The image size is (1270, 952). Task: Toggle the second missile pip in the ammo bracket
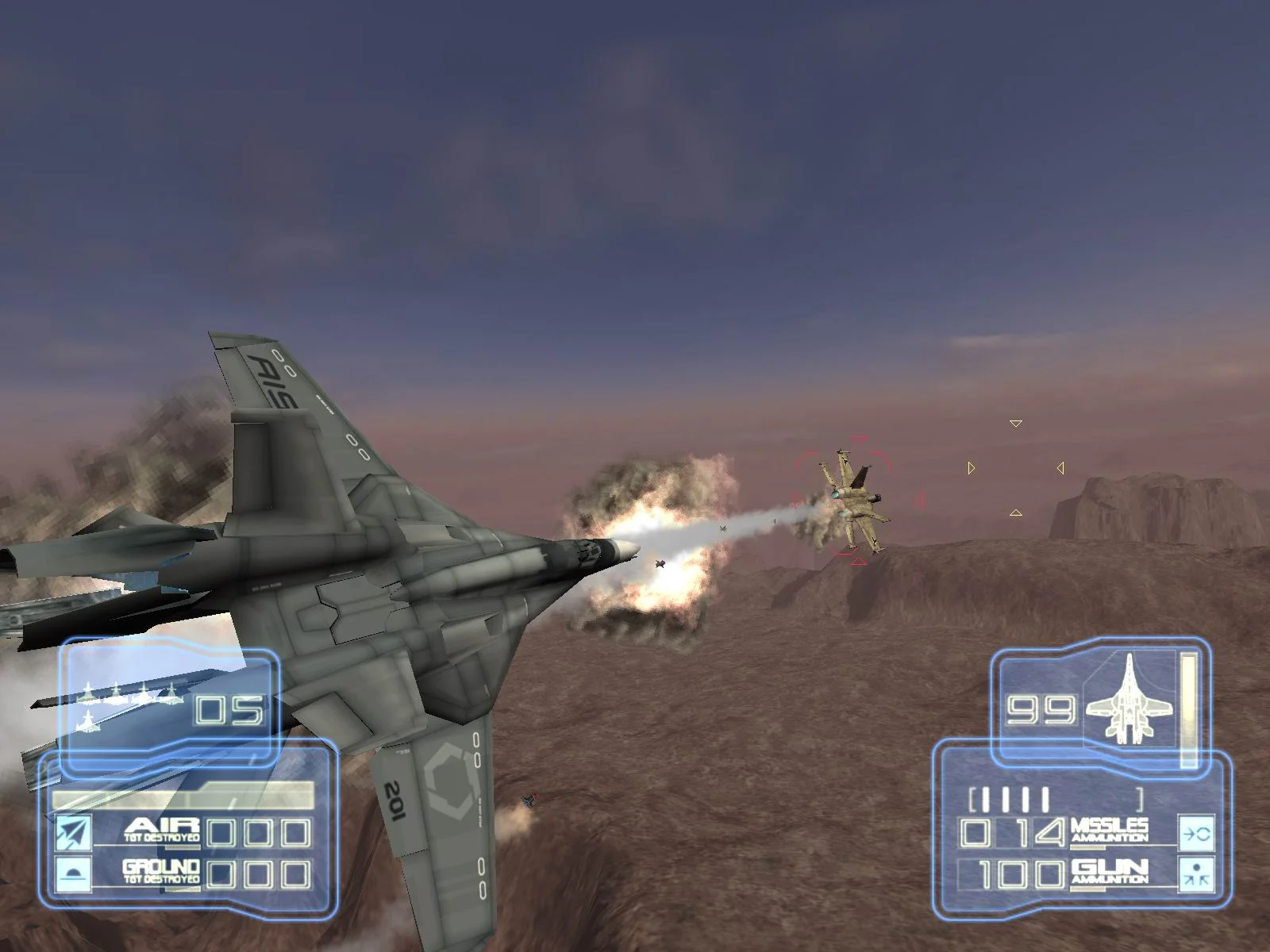click(x=1005, y=797)
